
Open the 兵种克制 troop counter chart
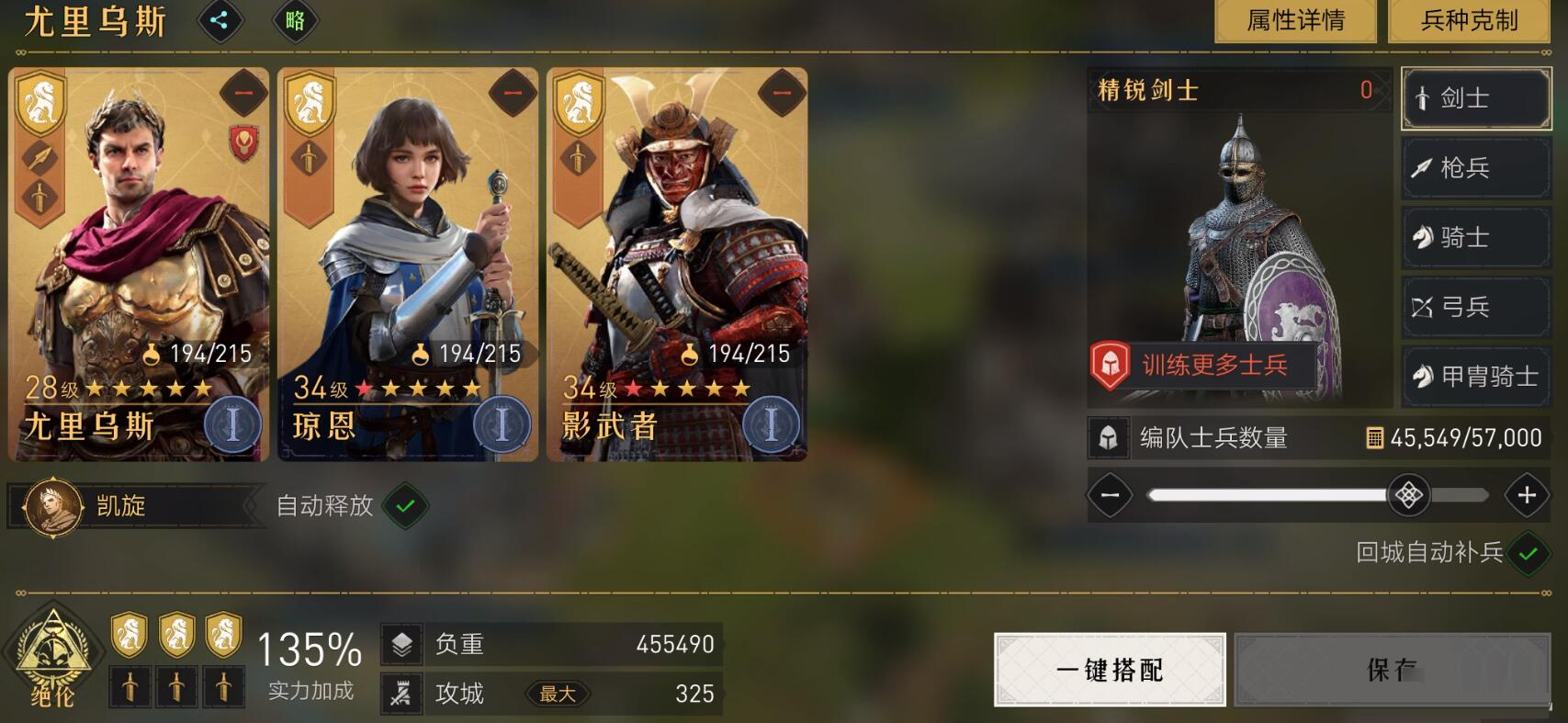tap(1468, 20)
